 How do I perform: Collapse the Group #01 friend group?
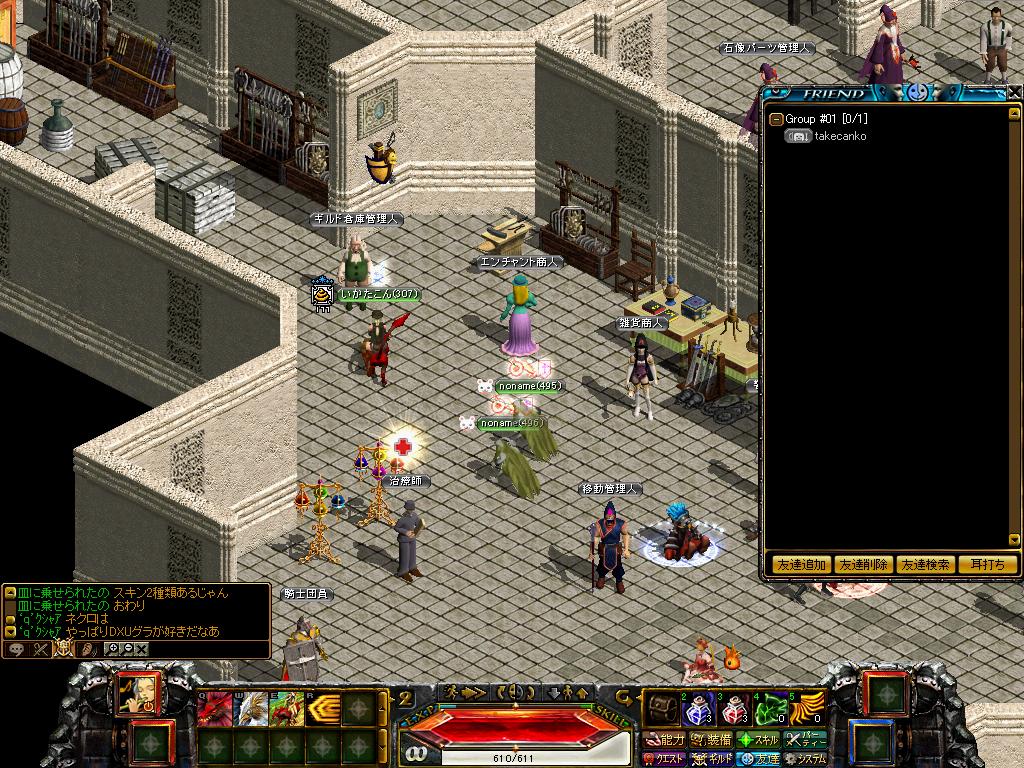click(x=776, y=119)
